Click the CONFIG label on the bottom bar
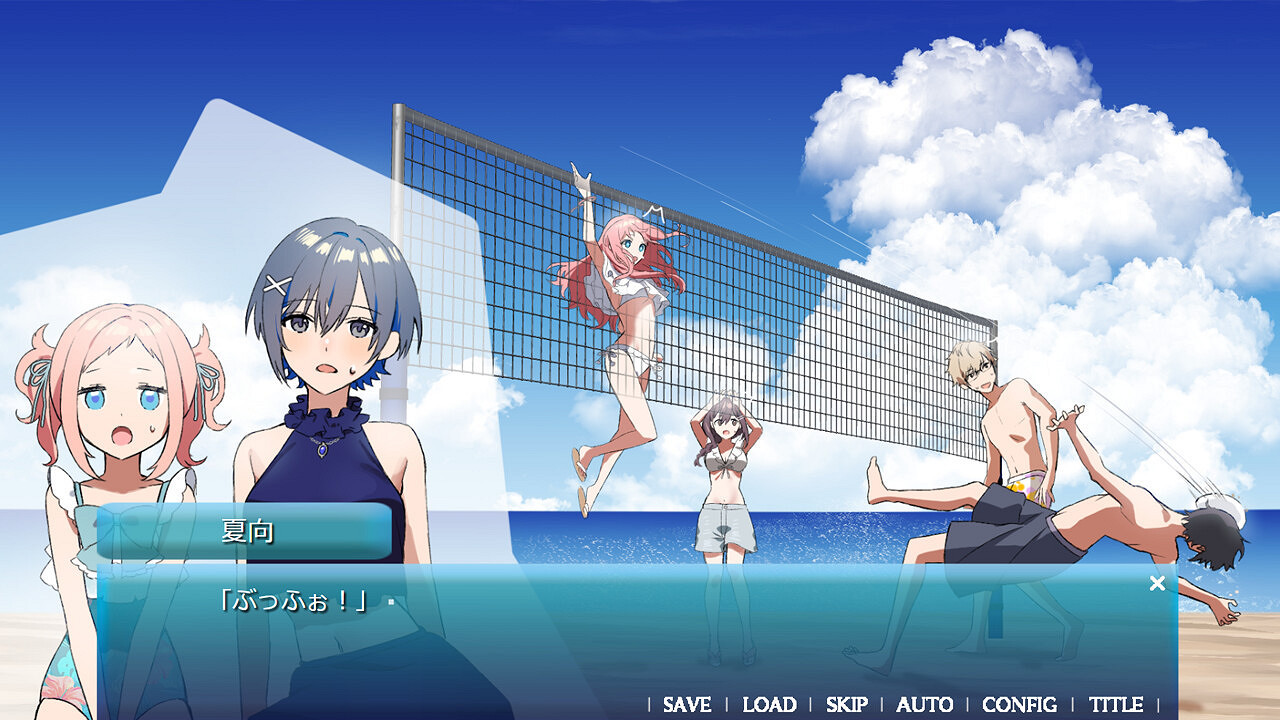The image size is (1280, 720). click(x=1019, y=705)
